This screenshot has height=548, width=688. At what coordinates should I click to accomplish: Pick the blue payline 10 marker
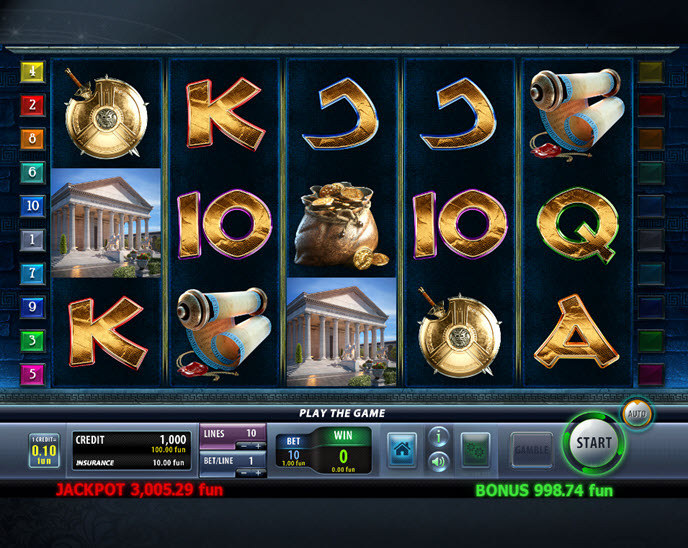click(32, 205)
